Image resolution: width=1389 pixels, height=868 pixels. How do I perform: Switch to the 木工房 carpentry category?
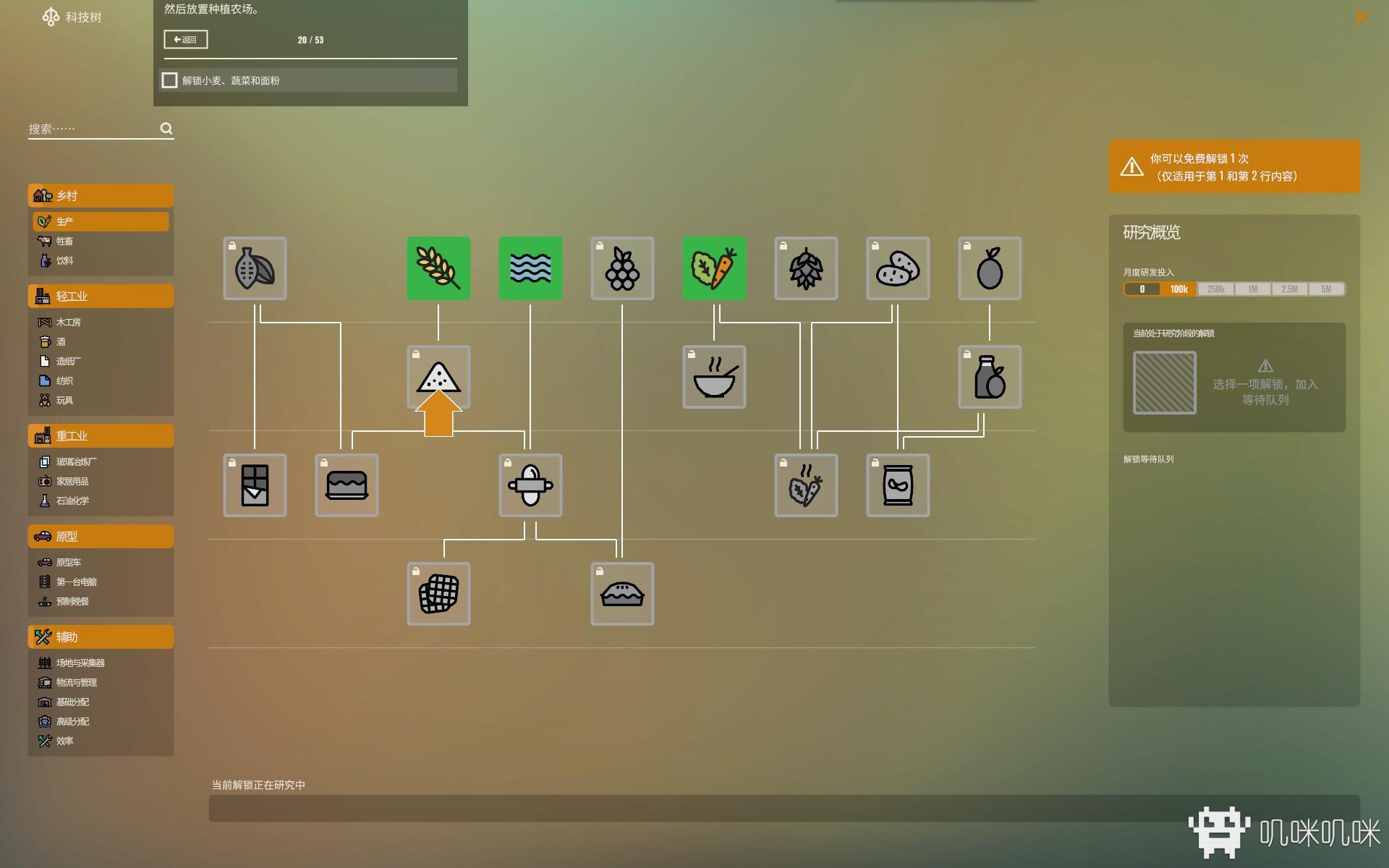pos(69,322)
